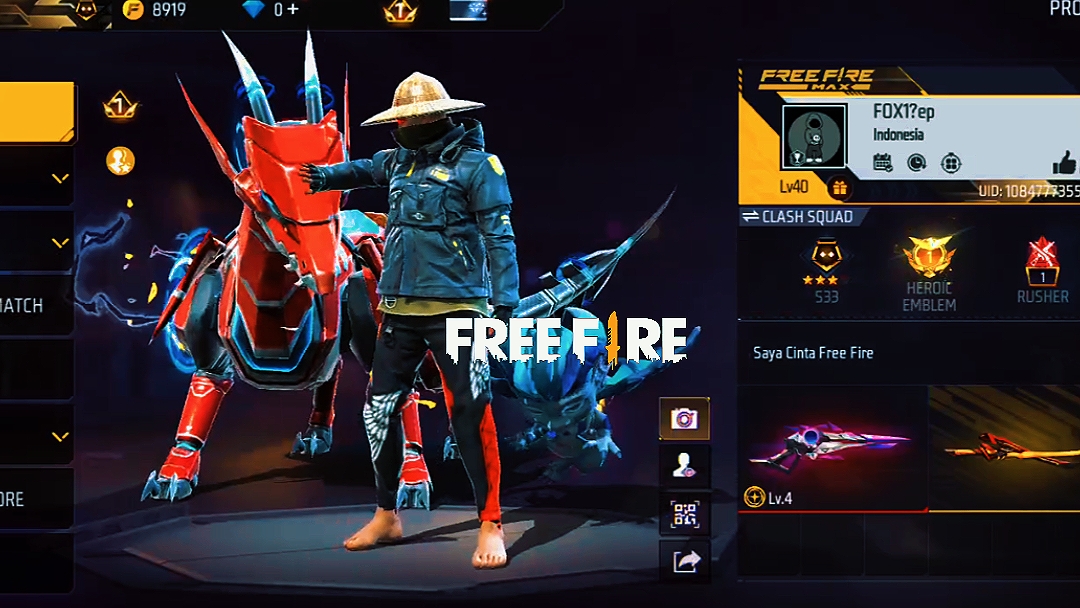This screenshot has width=1080, height=608.
Task: Choose the red and gold weapon skin
Action: pos(1005,447)
